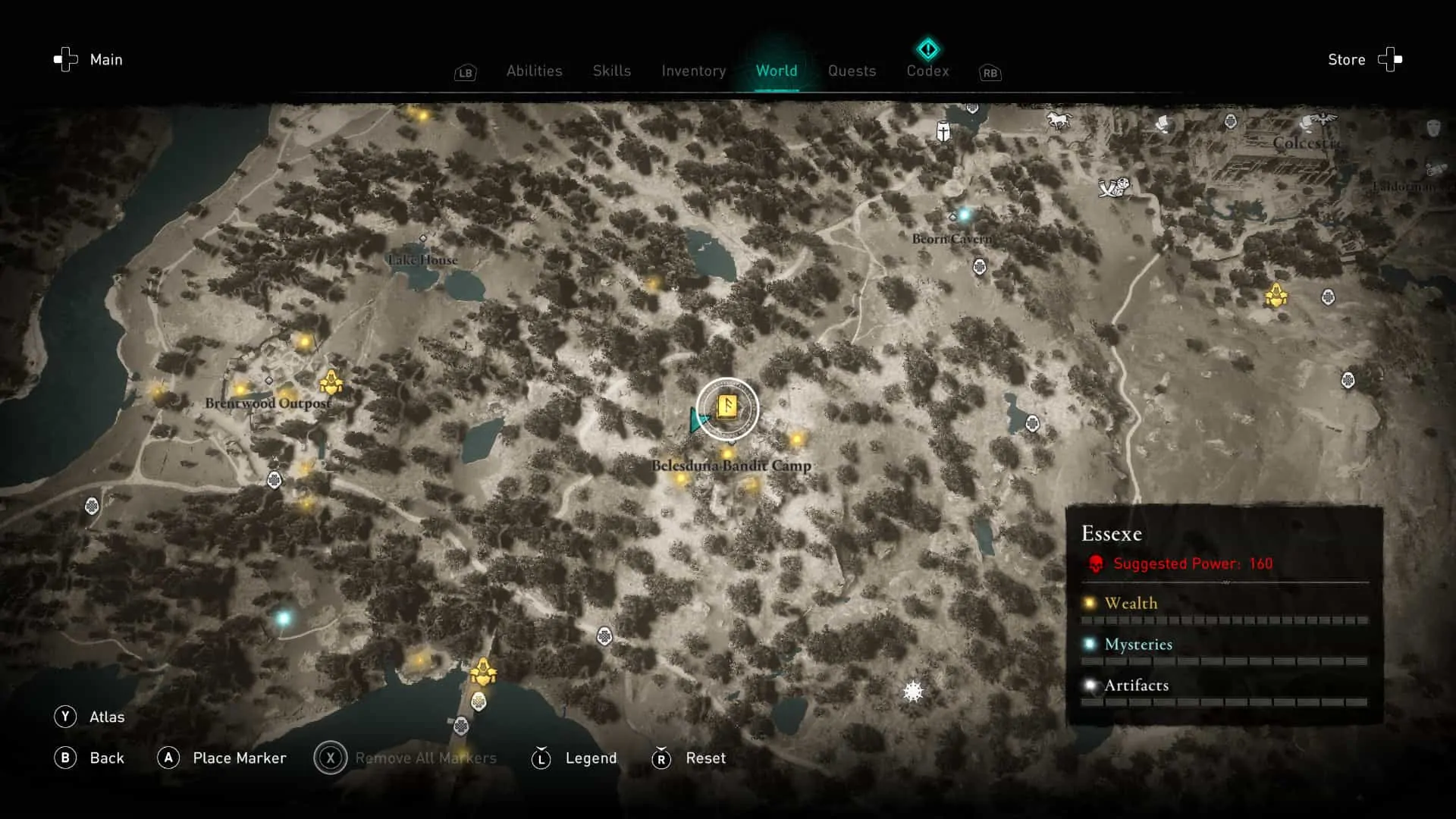The width and height of the screenshot is (1456, 819).
Task: Place a marker on the map
Action: click(x=240, y=758)
